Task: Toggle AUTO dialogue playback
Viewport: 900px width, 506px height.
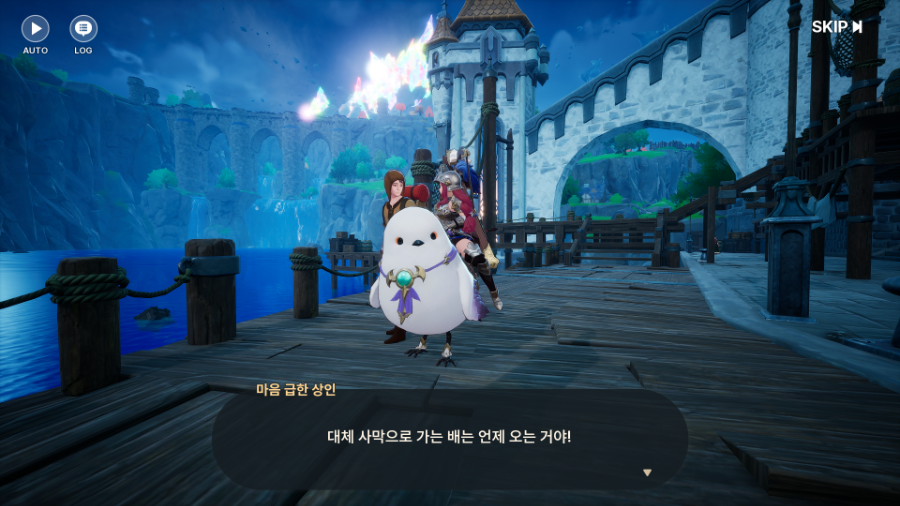Action: pyautogui.click(x=35, y=29)
